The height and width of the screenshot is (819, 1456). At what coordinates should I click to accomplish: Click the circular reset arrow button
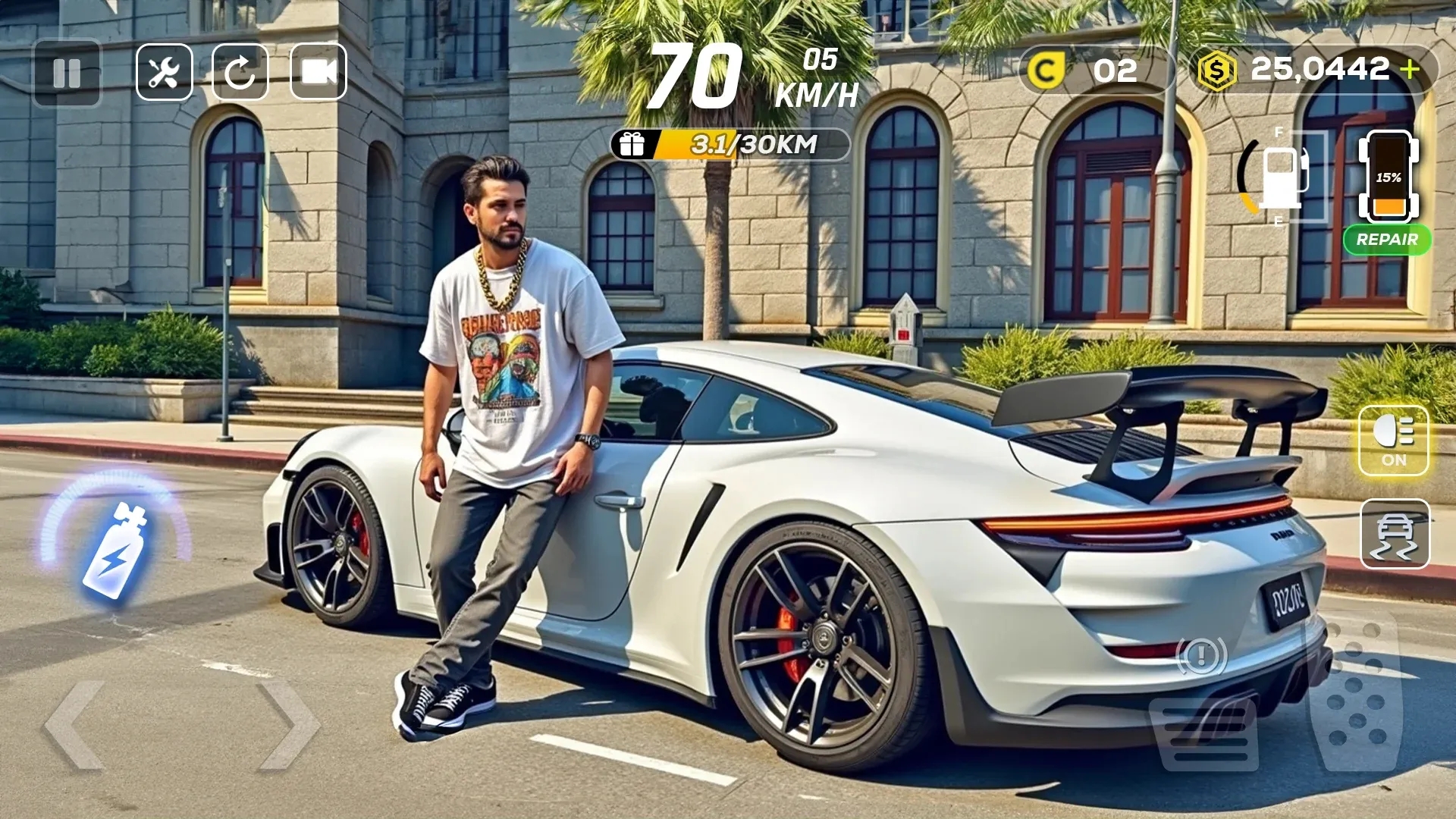coord(240,73)
